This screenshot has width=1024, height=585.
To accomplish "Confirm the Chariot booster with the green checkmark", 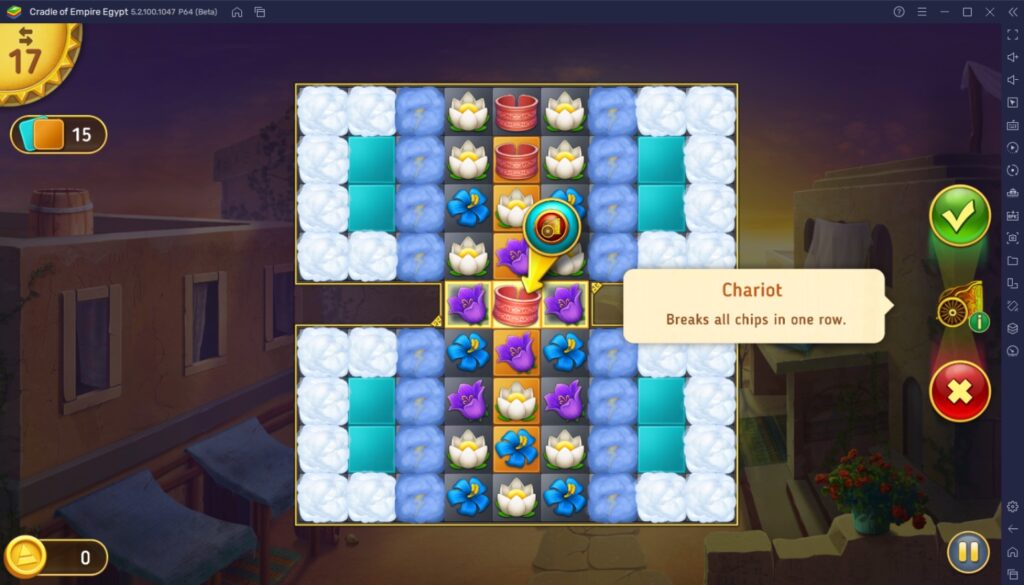I will click(959, 216).
